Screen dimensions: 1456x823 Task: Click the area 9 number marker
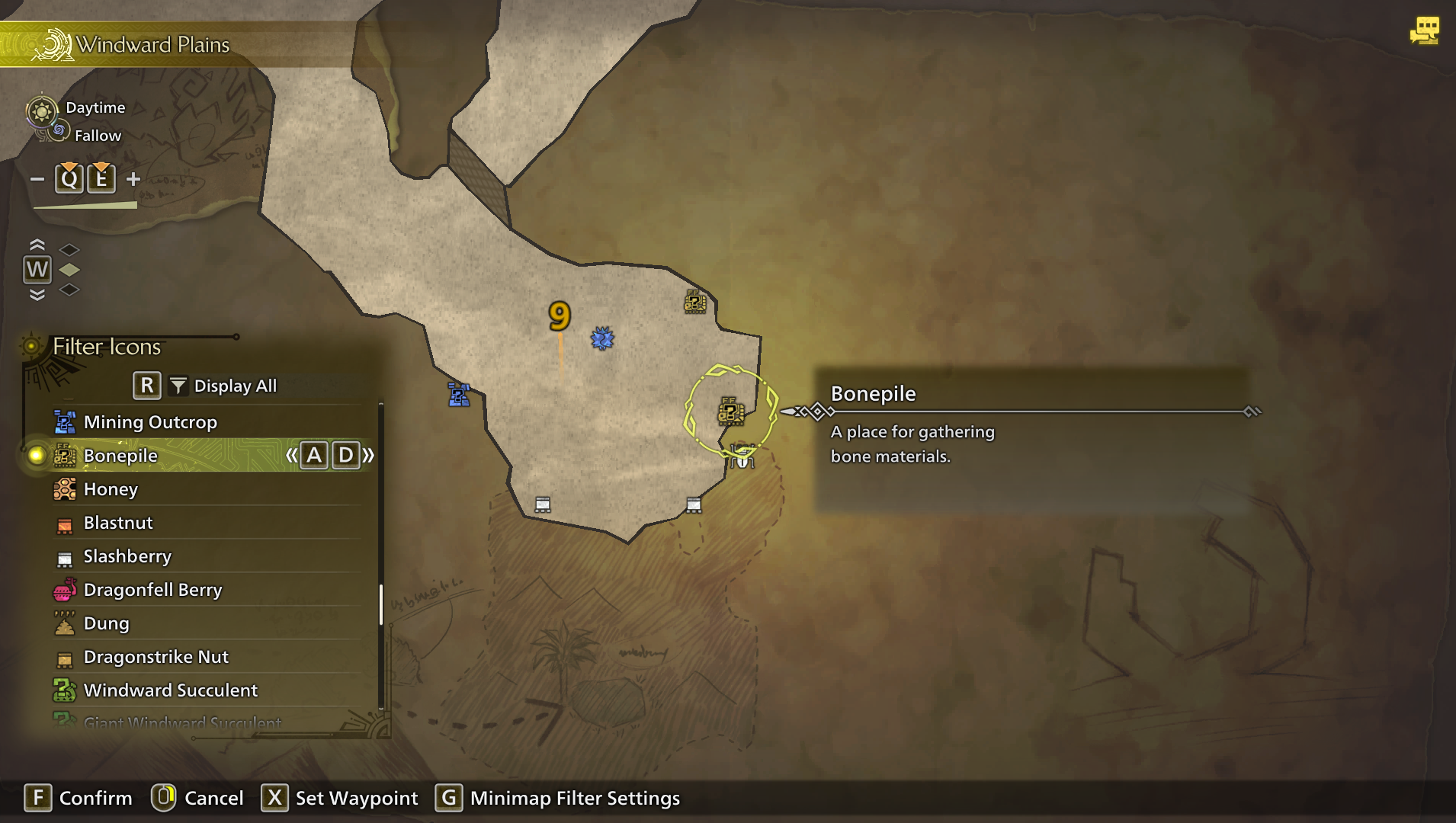pos(560,315)
